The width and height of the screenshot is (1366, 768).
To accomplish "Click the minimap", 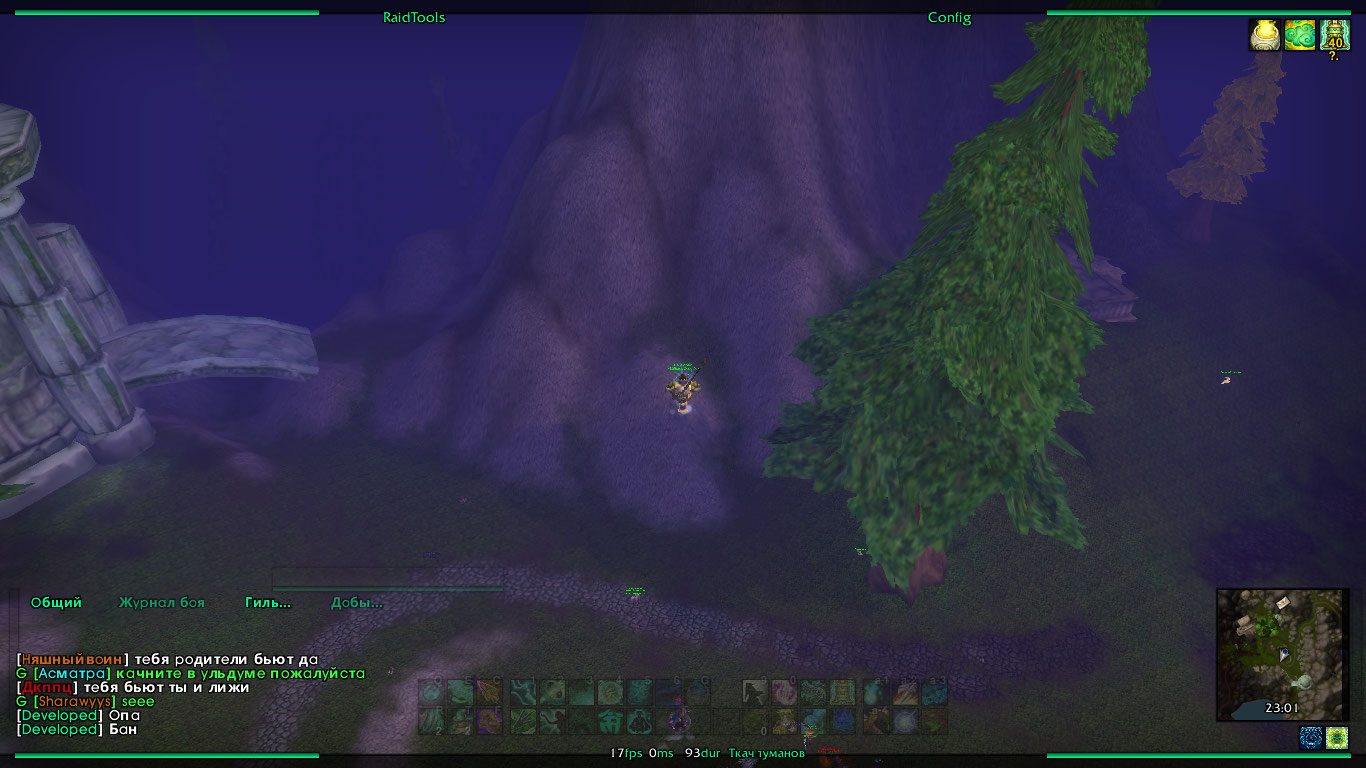I will (1281, 654).
